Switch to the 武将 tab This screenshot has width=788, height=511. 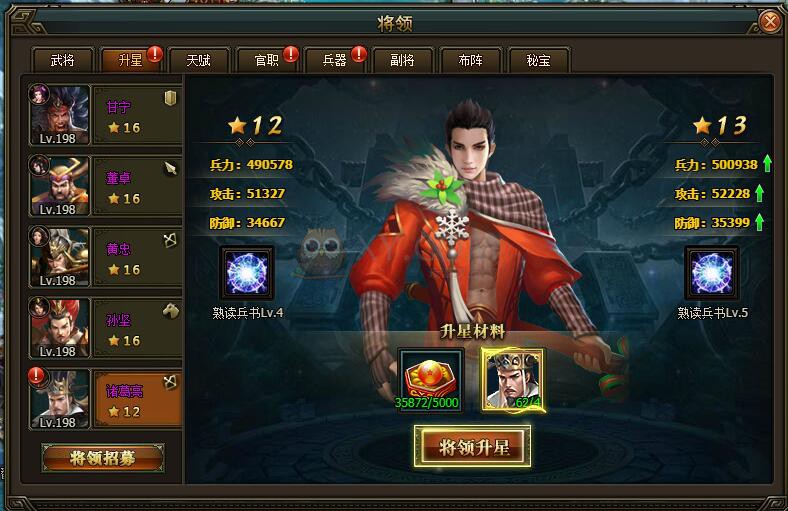[62, 60]
